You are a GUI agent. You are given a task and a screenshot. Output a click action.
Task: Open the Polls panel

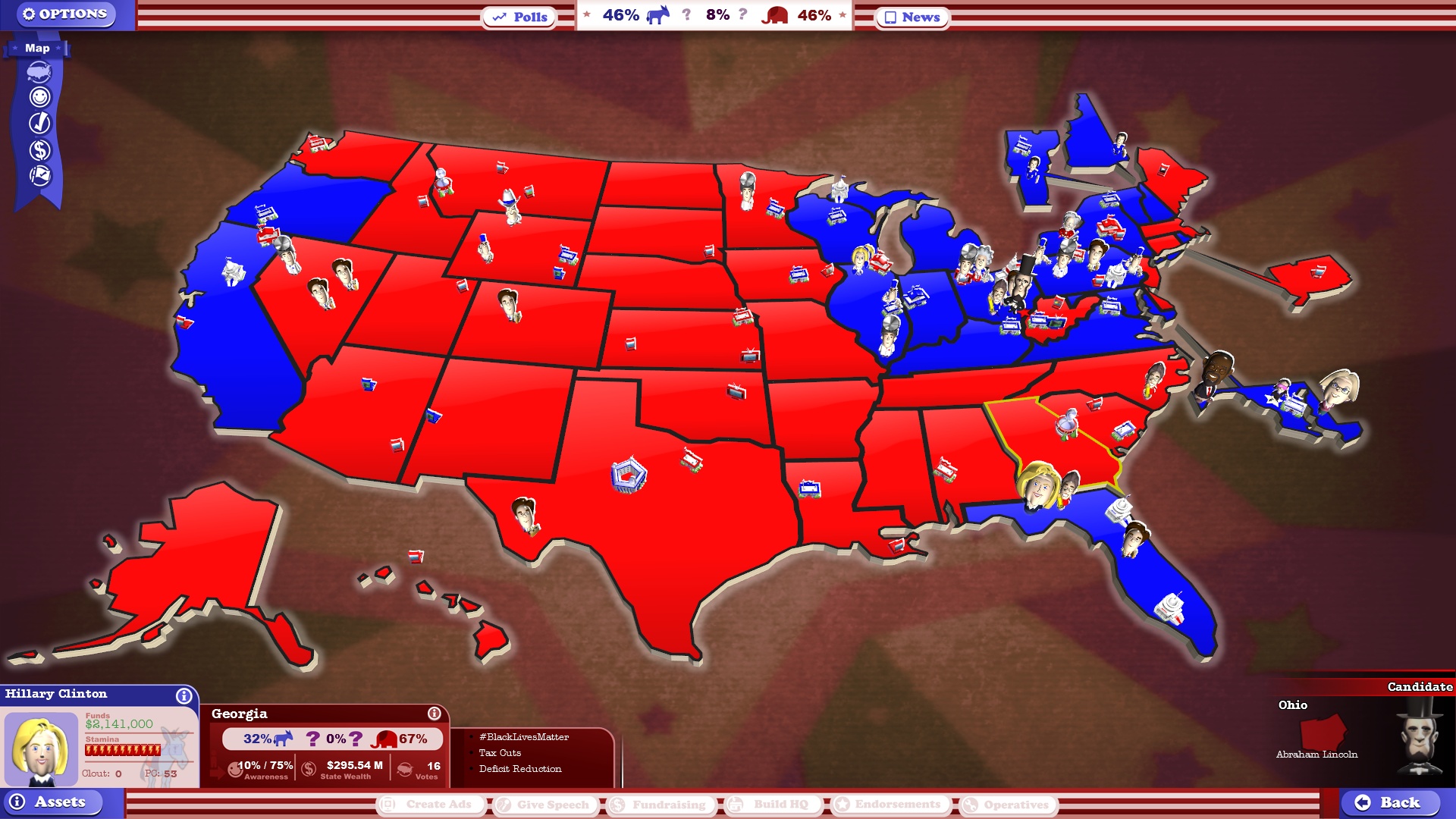coord(519,17)
